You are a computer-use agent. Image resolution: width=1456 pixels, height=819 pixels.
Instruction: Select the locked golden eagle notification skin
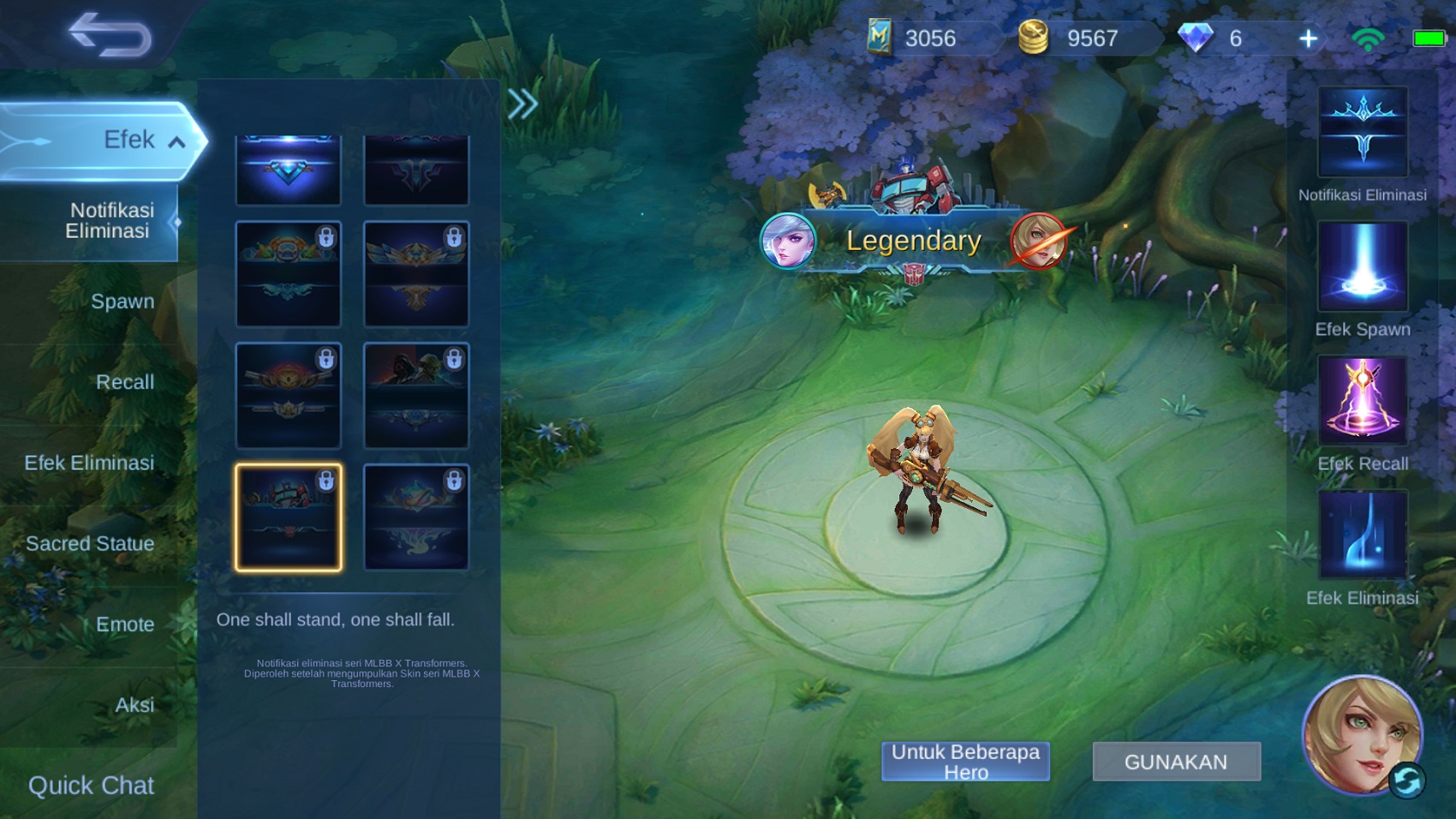pyautogui.click(x=416, y=272)
